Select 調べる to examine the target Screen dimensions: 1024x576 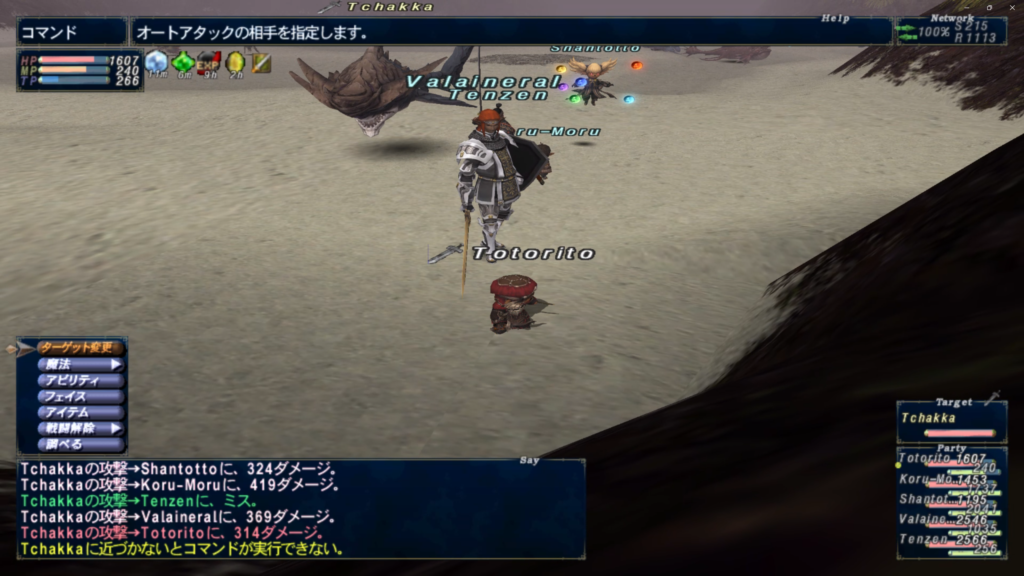[80, 444]
